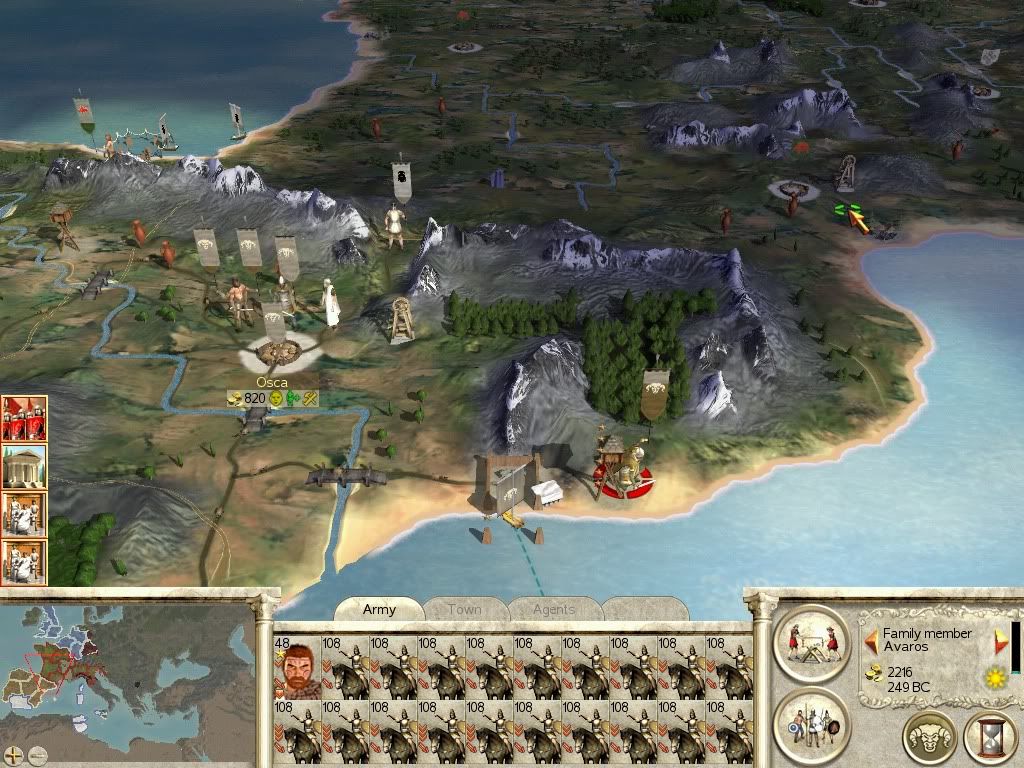The height and width of the screenshot is (768, 1024).
Task: End the turn with the hourglass button
Action: coord(989,739)
